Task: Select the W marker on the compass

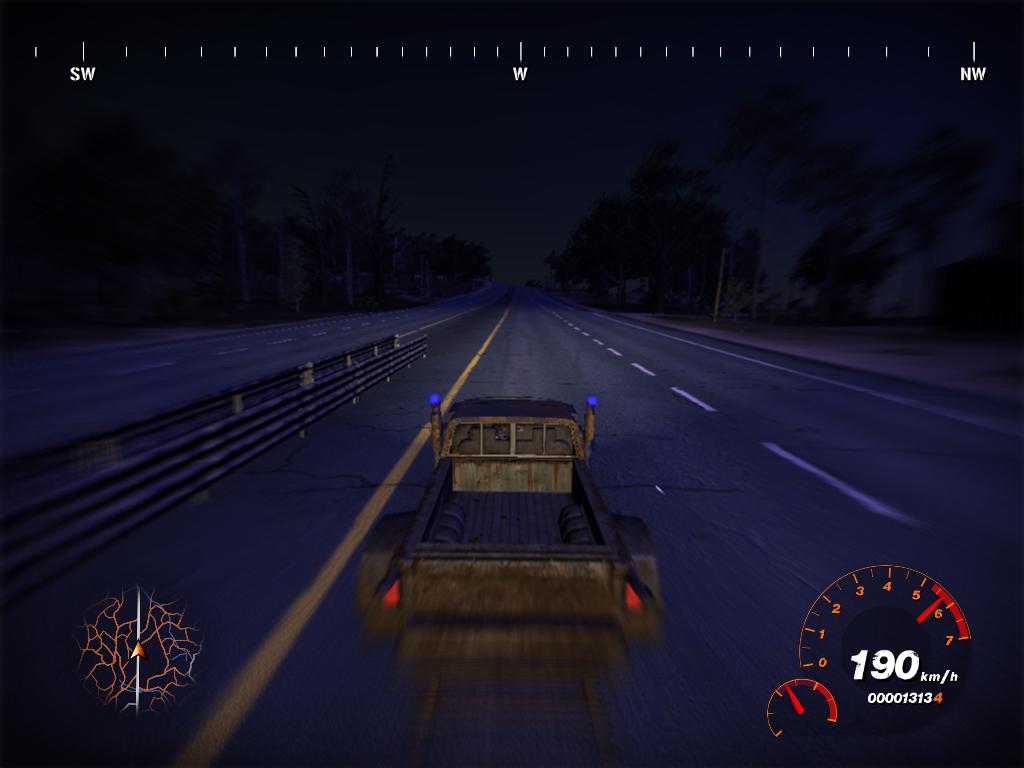Action: [x=520, y=73]
